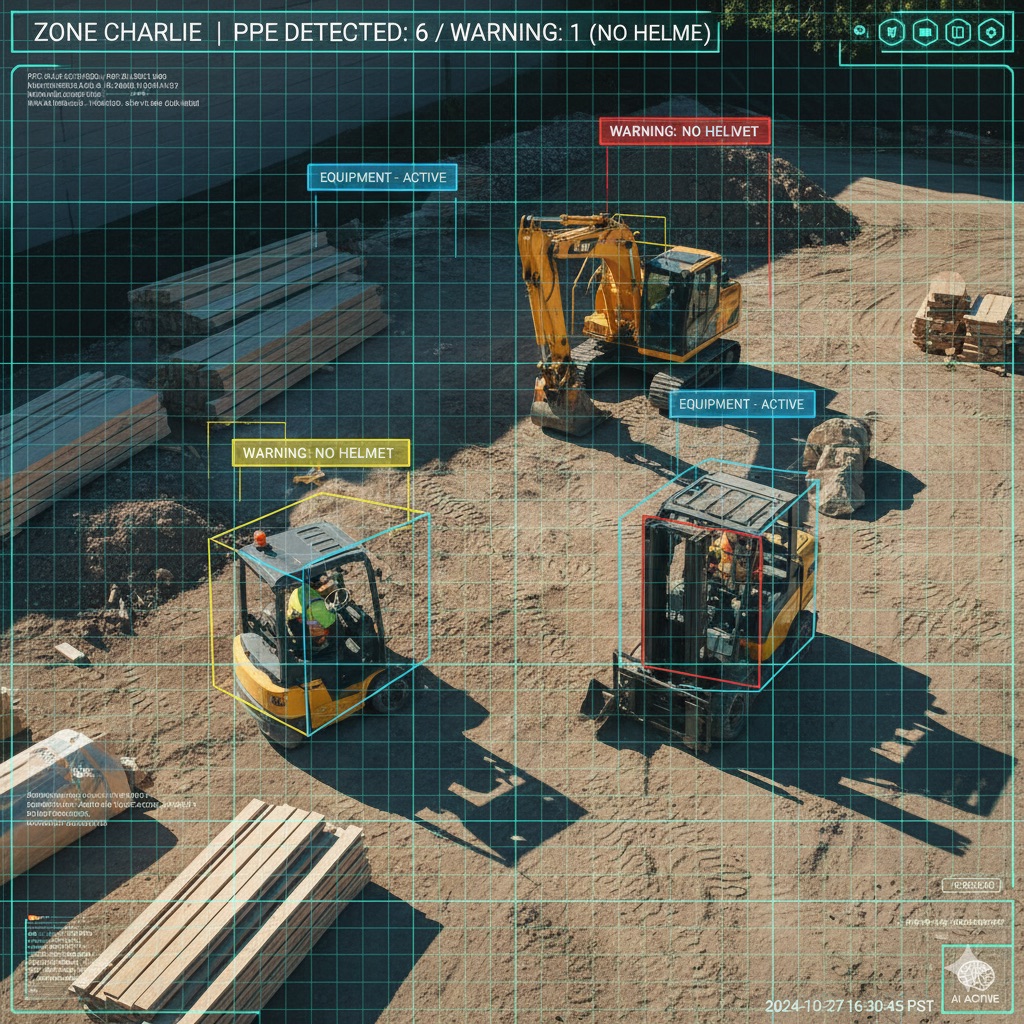Screen dimensions: 1024x1024
Task: Open the folded map hexagon icon
Action: point(890,33)
